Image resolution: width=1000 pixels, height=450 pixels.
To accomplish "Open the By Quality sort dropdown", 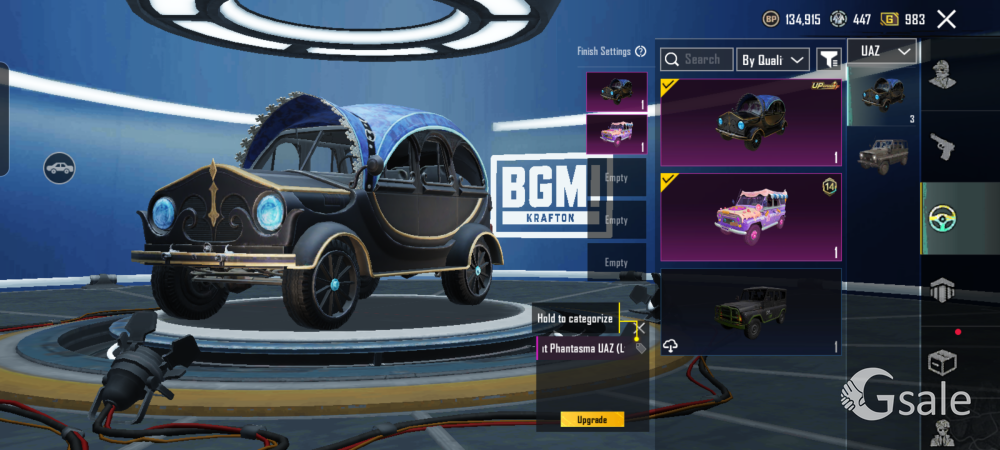I will (x=773, y=60).
